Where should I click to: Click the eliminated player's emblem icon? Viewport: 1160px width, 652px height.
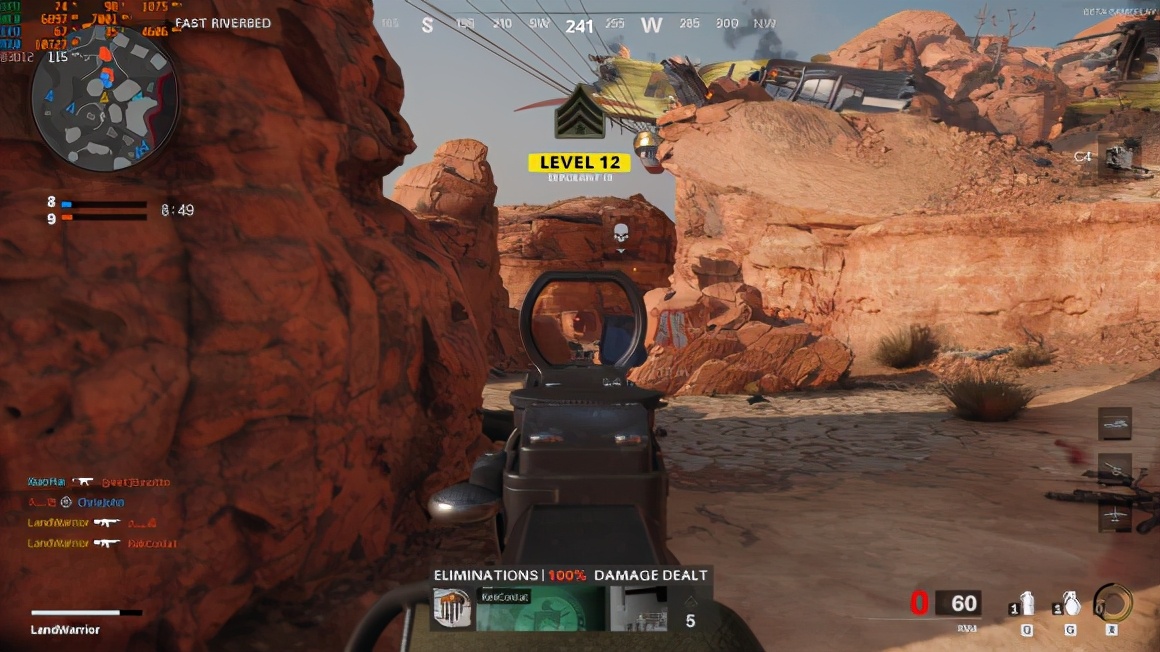coord(453,608)
